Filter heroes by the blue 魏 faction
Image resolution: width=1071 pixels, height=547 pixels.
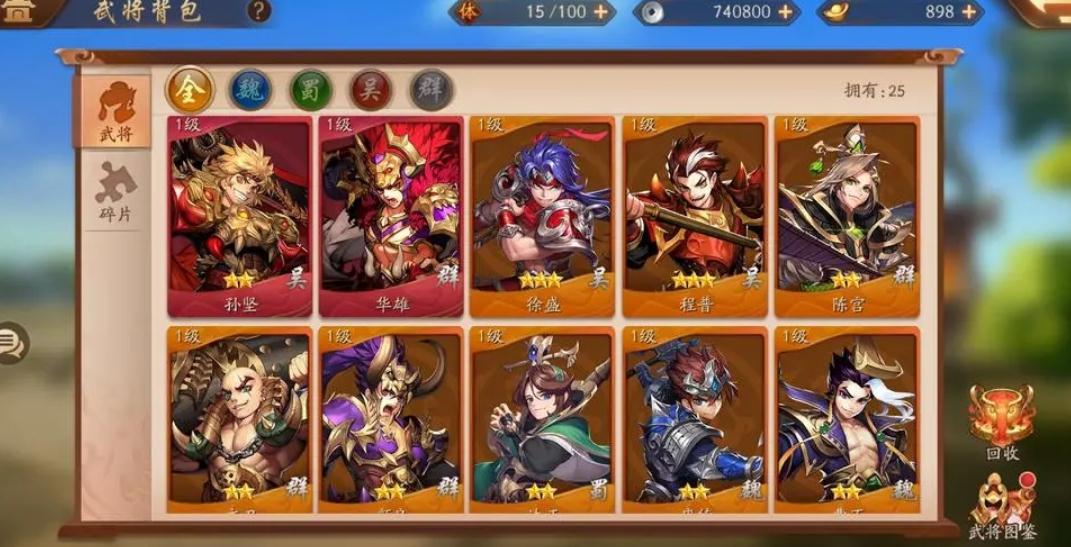click(x=250, y=90)
